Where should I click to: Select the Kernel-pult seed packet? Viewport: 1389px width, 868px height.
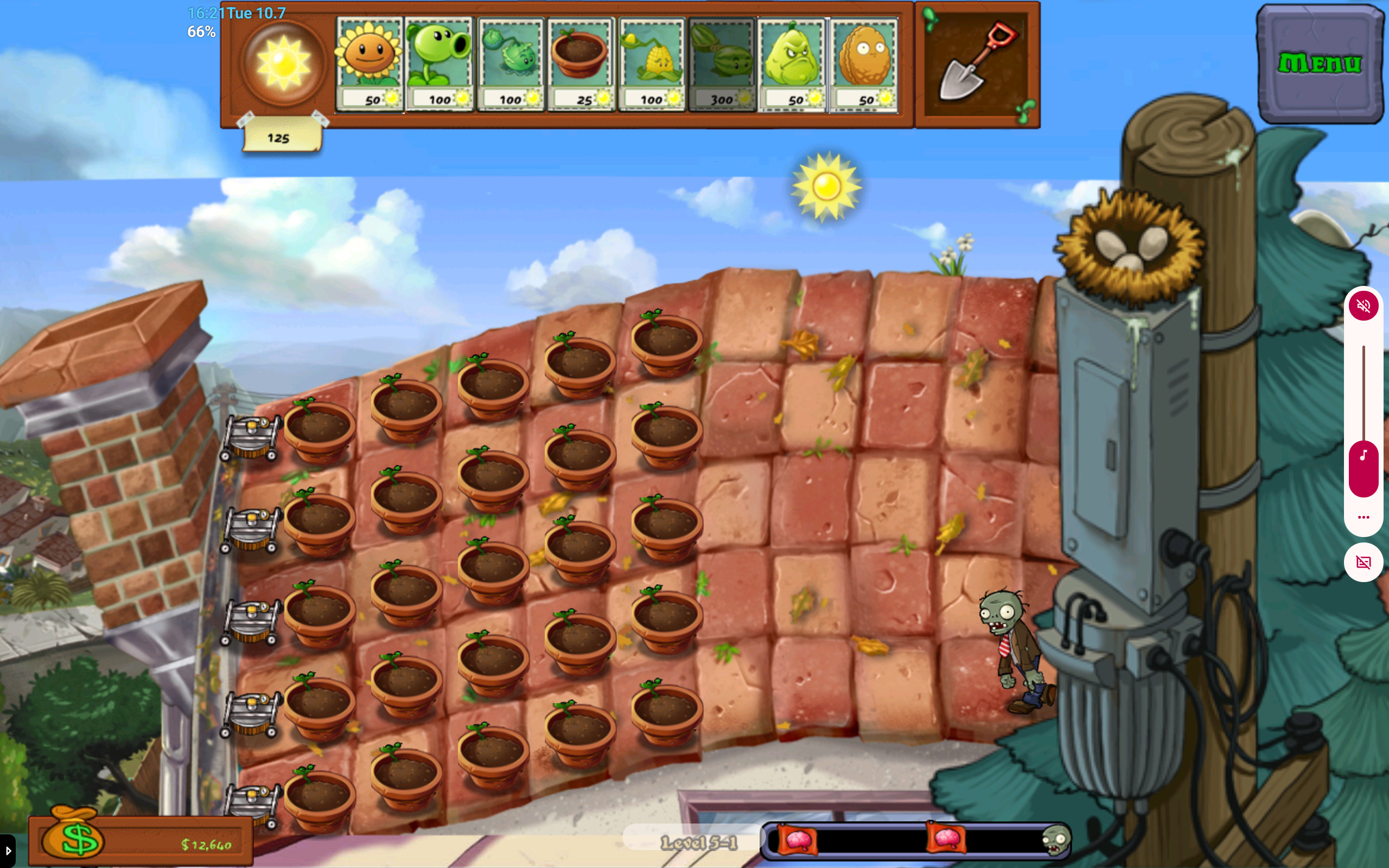coord(652,63)
